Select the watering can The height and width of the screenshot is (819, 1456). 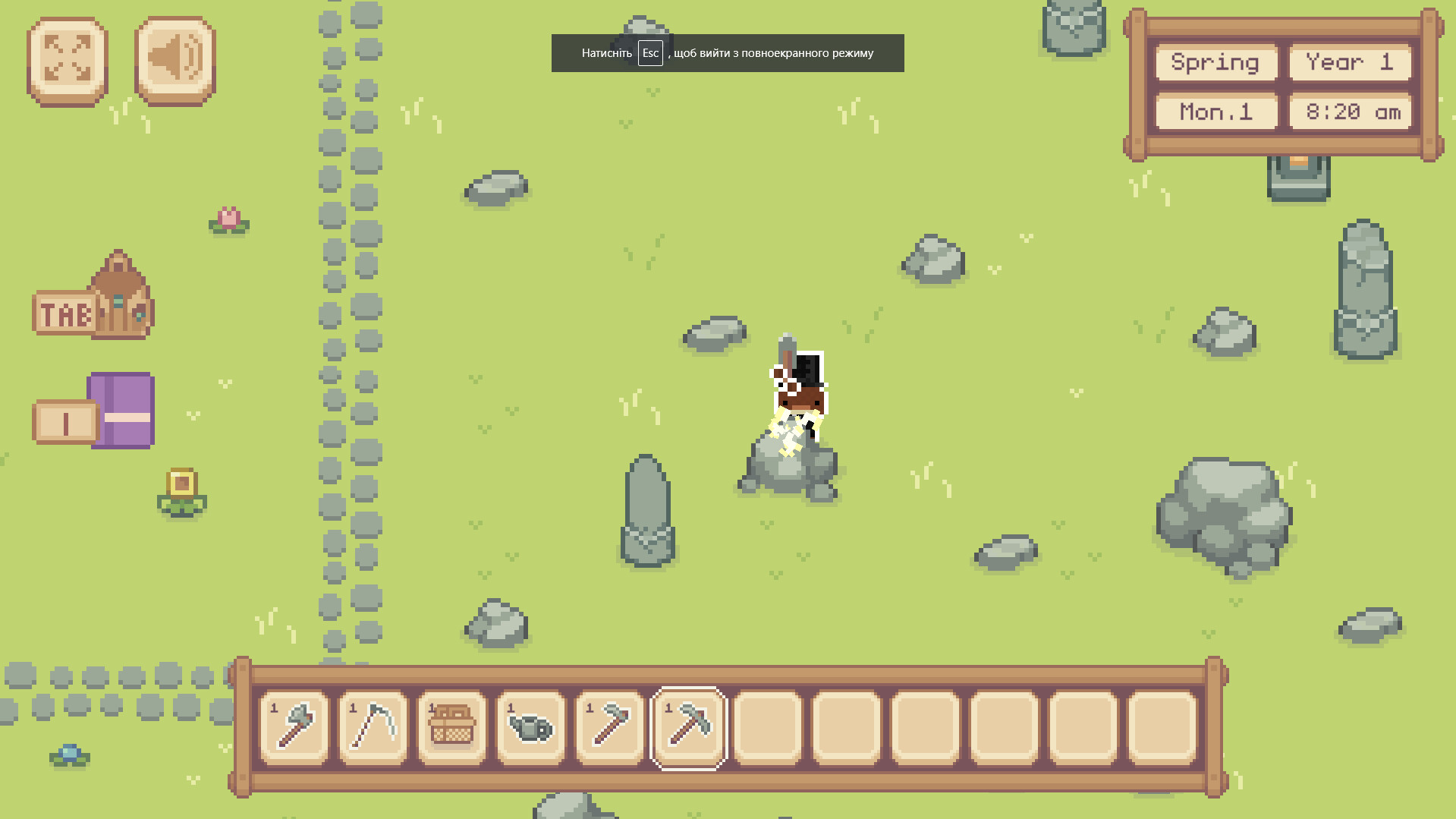click(x=530, y=726)
